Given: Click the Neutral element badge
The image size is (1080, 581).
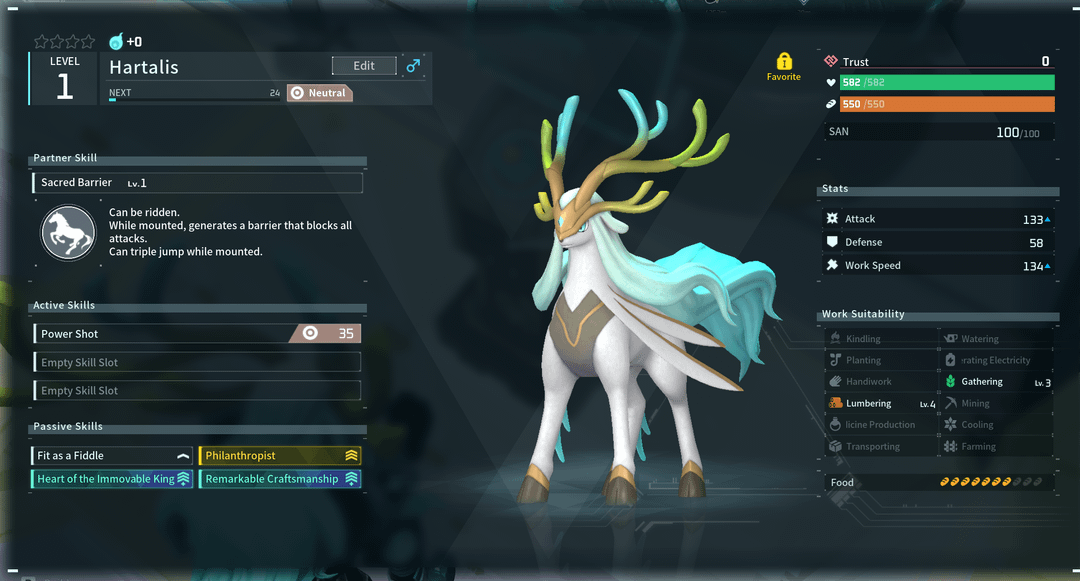Looking at the screenshot, I should pyautogui.click(x=320, y=93).
